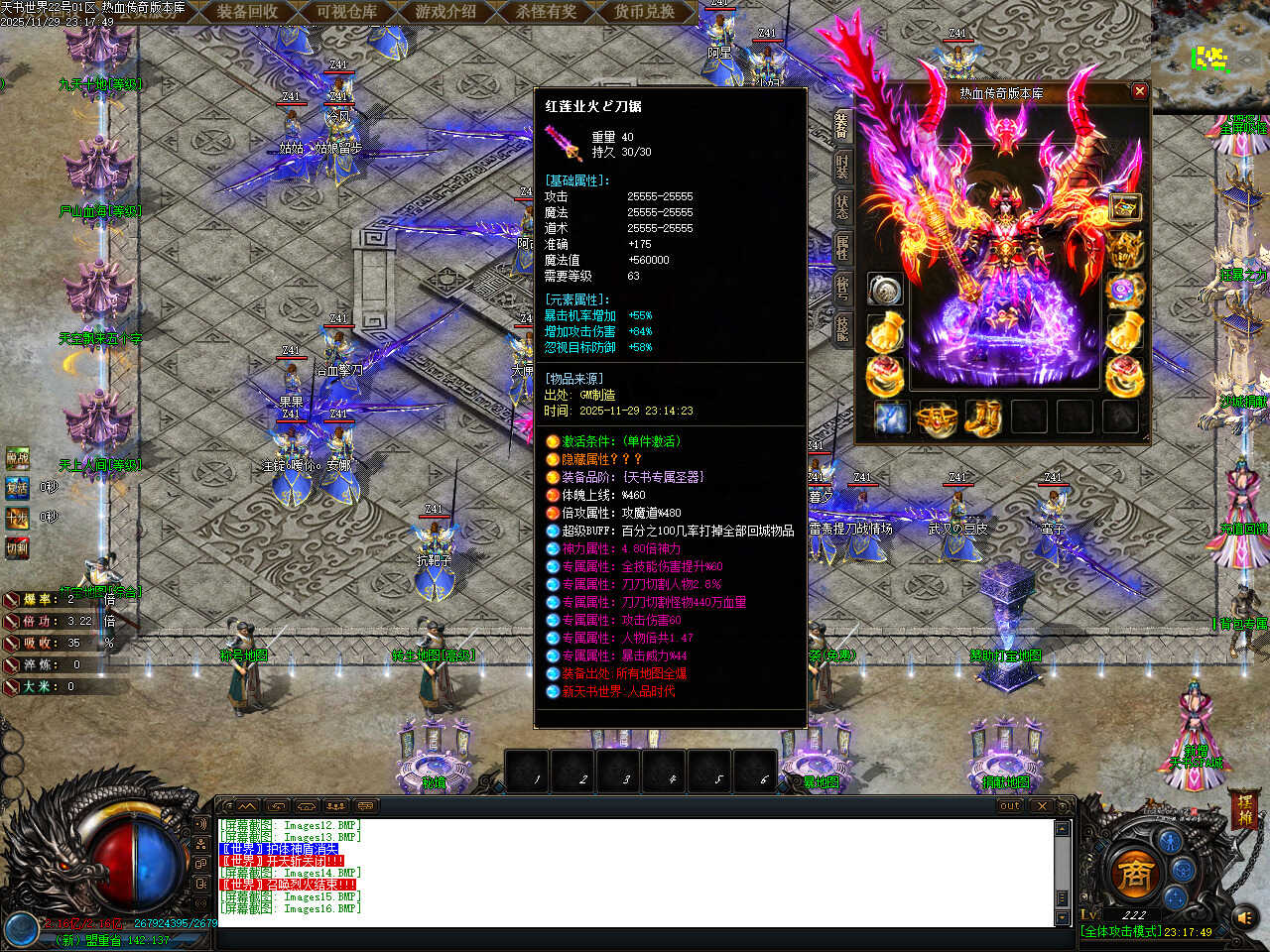This screenshot has width=1270, height=952.
Task: Open the 游戏介绍 game intro menu
Action: (445, 12)
